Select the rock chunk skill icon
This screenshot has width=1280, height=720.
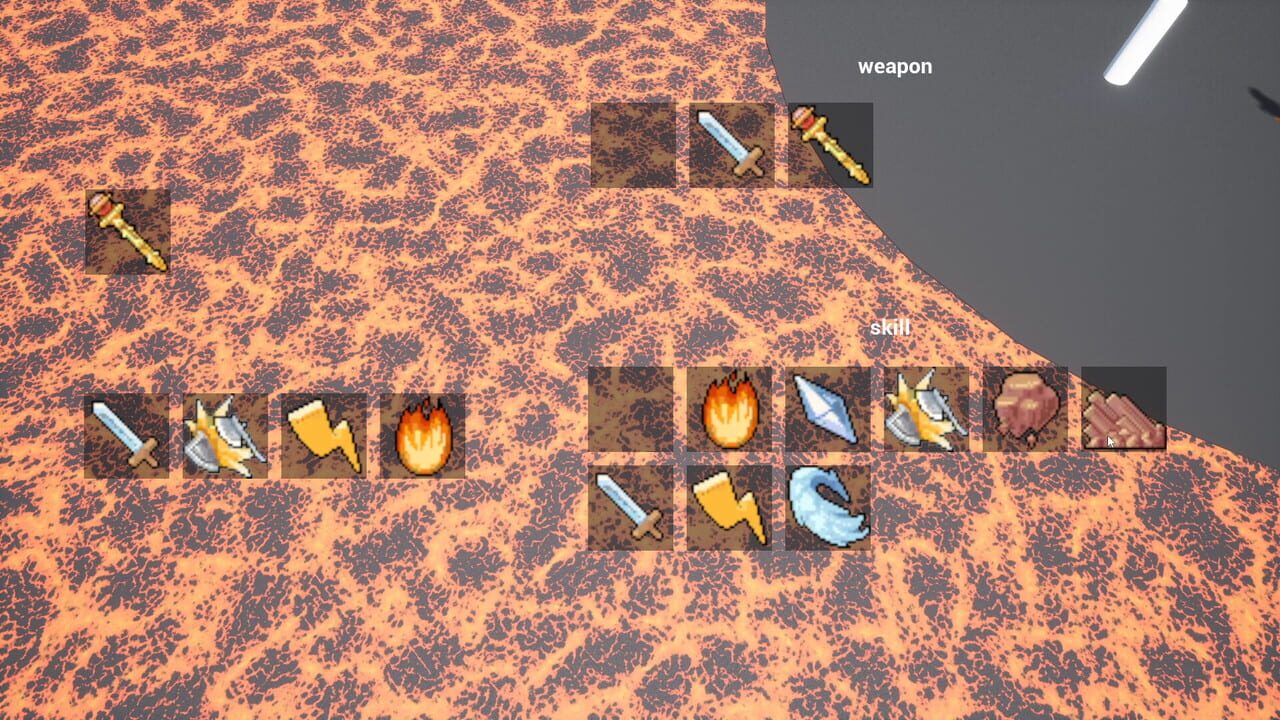pos(1022,410)
